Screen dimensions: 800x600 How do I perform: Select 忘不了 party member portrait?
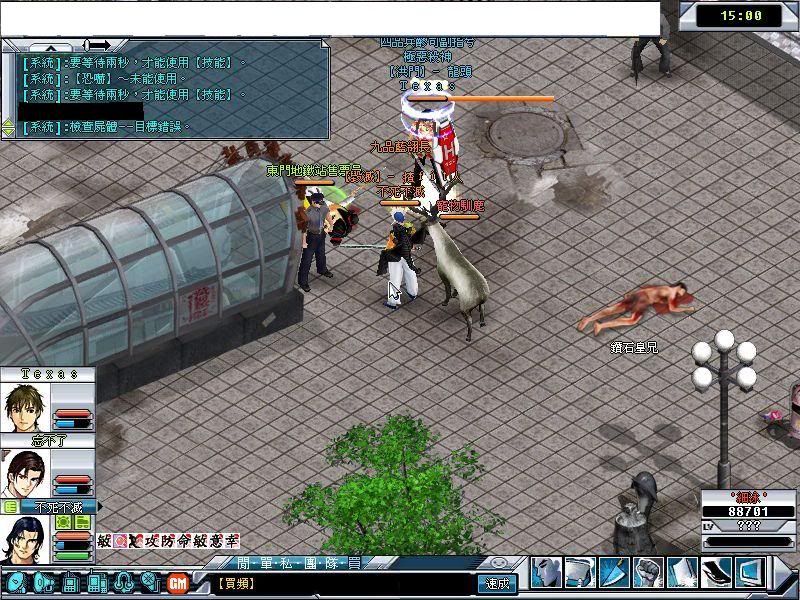26,473
